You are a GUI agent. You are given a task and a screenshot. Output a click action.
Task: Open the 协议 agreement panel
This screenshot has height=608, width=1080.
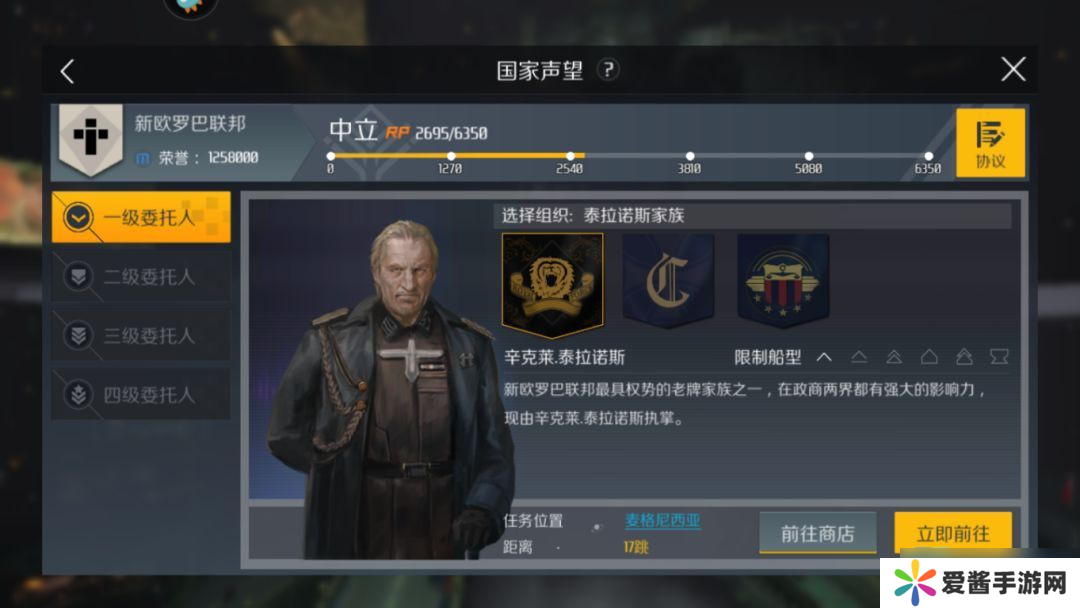[x=990, y=143]
